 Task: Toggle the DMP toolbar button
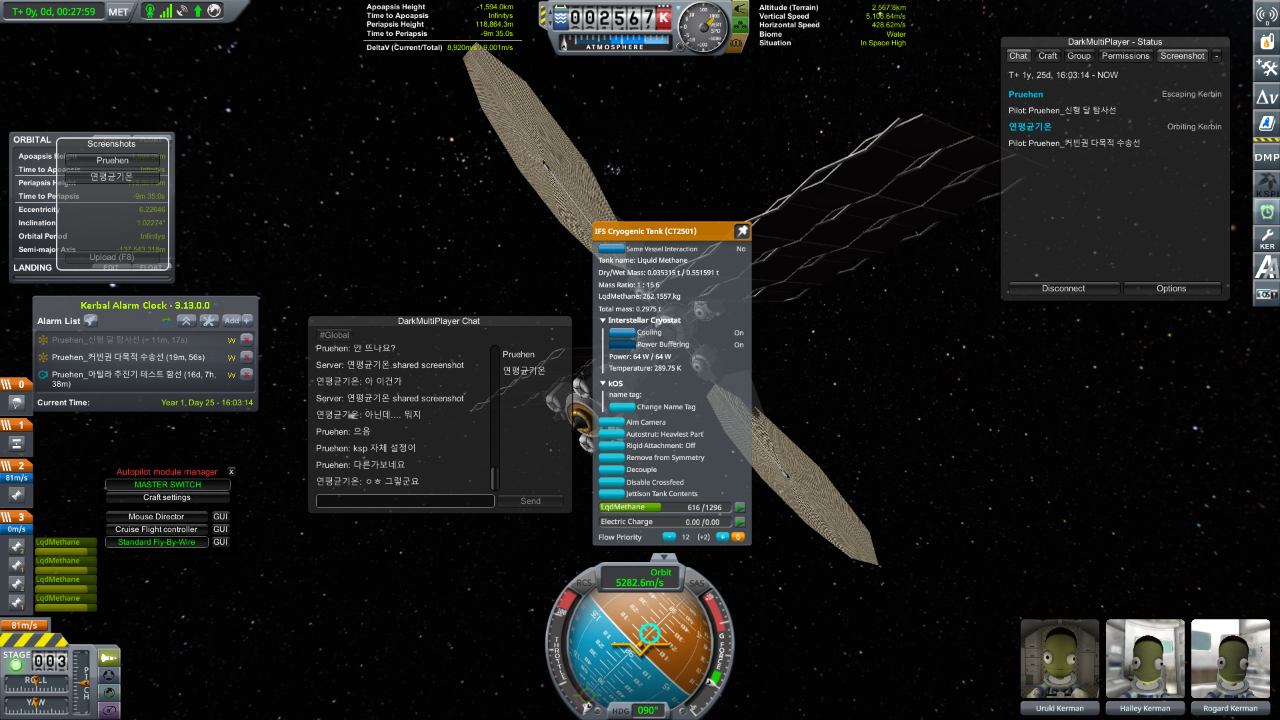[x=1266, y=157]
